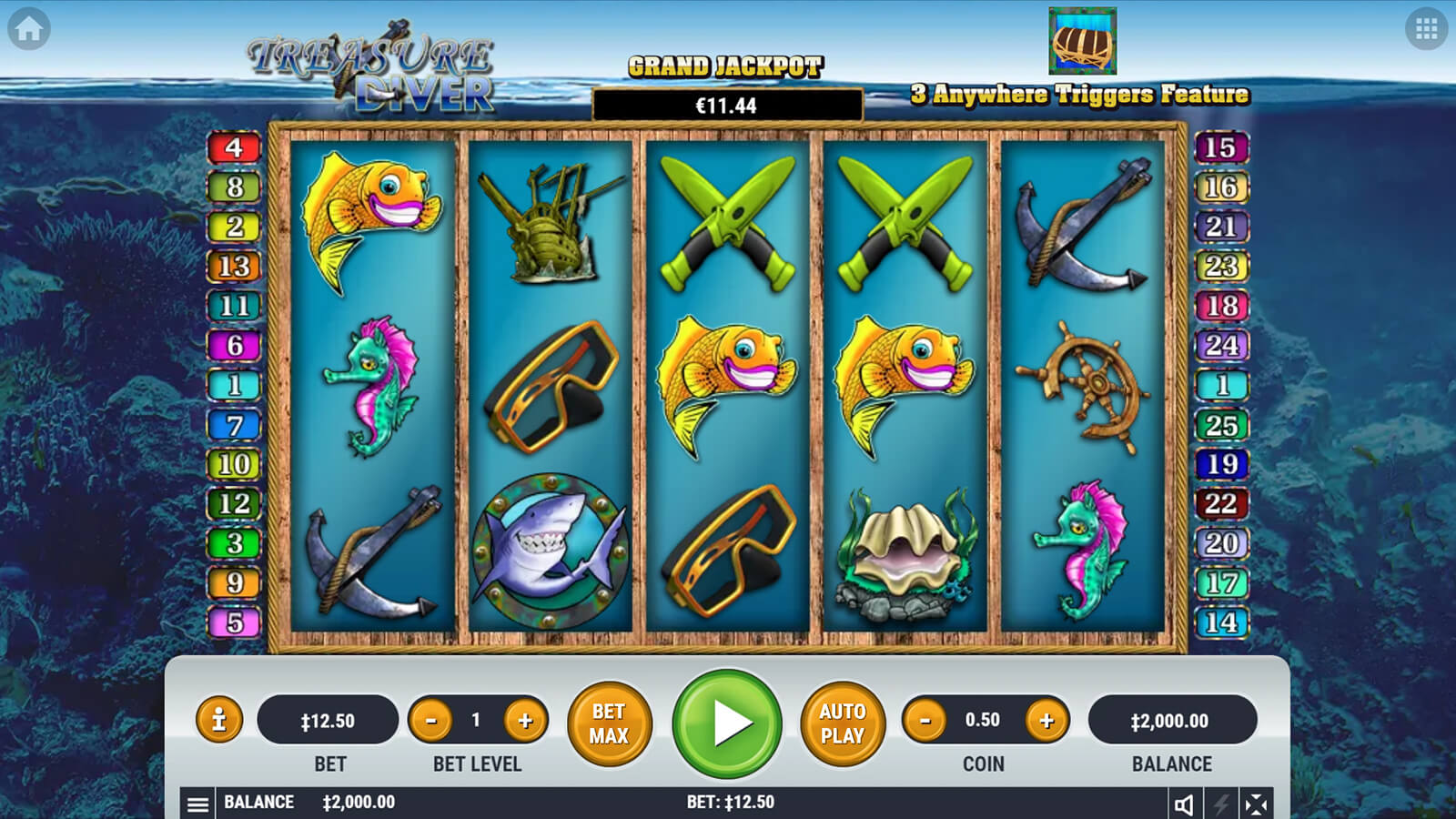The image size is (1456, 819).
Task: Open the info paytable button
Action: [x=218, y=721]
